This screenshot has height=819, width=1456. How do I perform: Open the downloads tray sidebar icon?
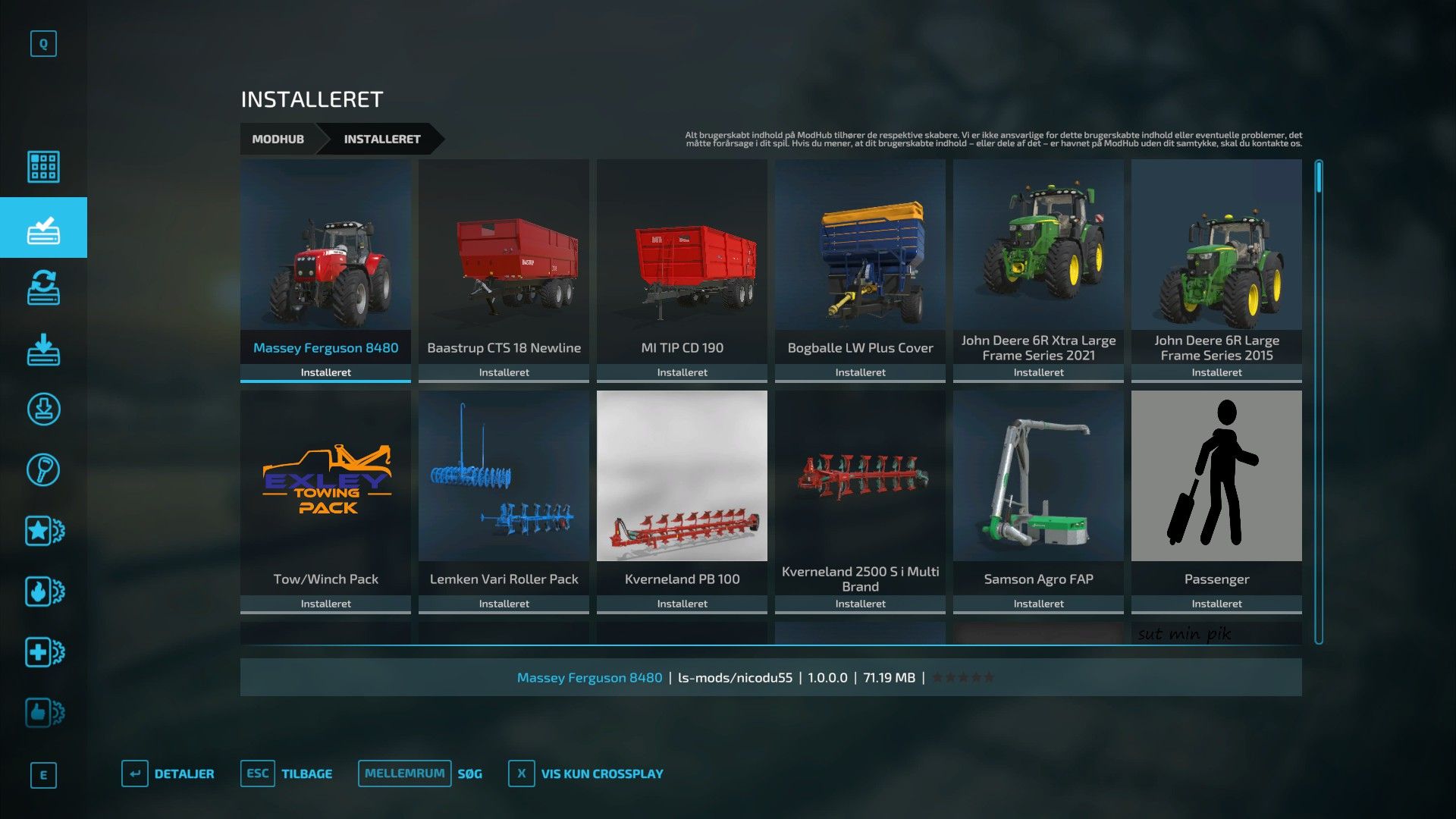pos(43,349)
